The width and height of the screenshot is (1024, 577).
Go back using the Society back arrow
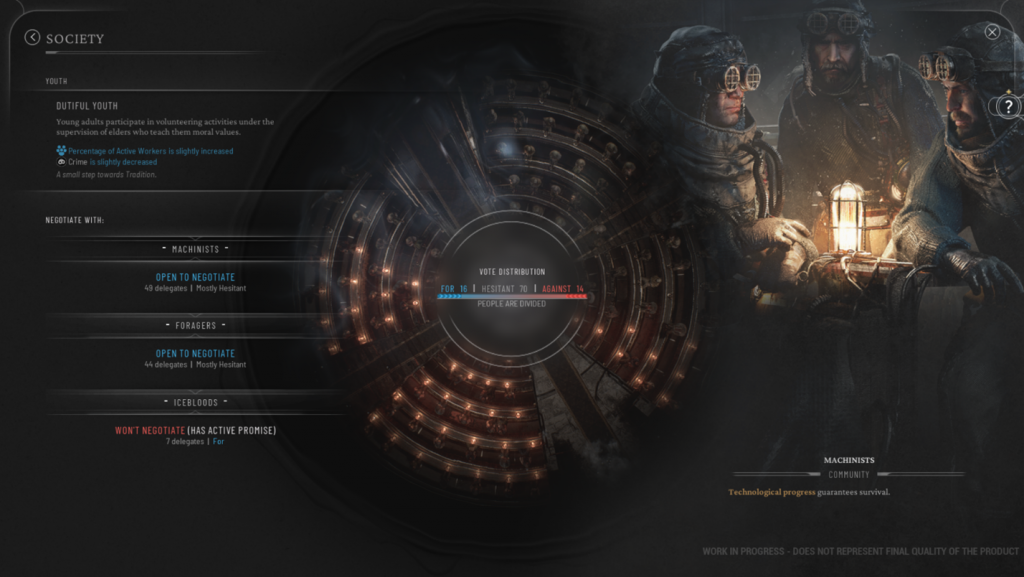coord(32,38)
